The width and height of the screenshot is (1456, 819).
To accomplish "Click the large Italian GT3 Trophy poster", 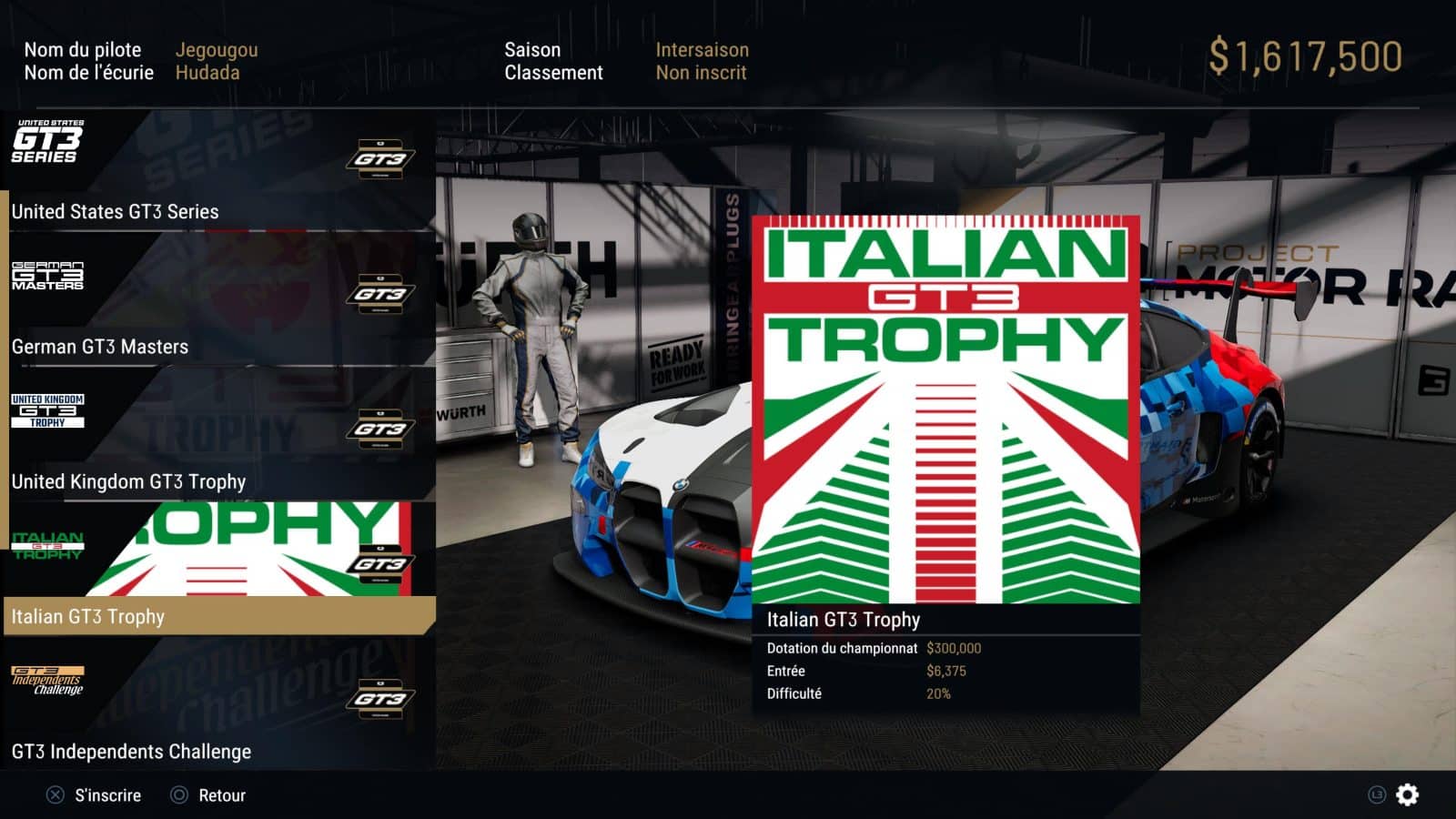I will pyautogui.click(x=946, y=409).
